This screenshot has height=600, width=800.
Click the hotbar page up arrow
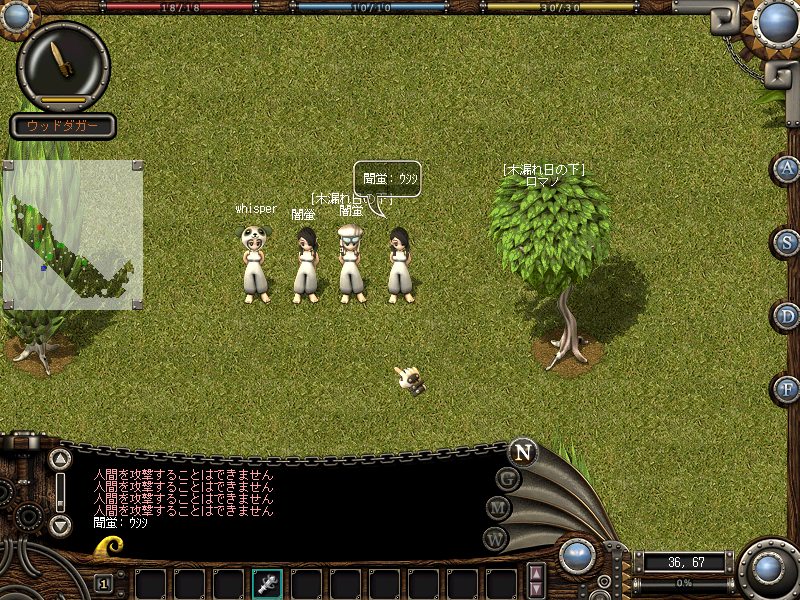(536, 573)
